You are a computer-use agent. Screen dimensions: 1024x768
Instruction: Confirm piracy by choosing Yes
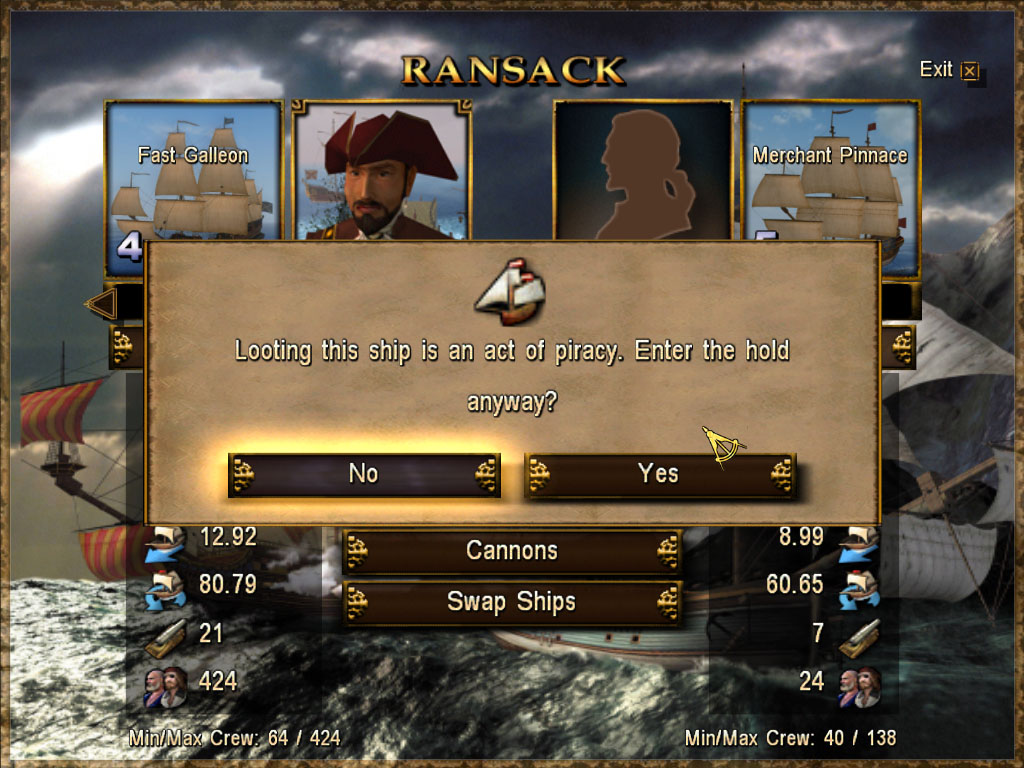pos(659,474)
